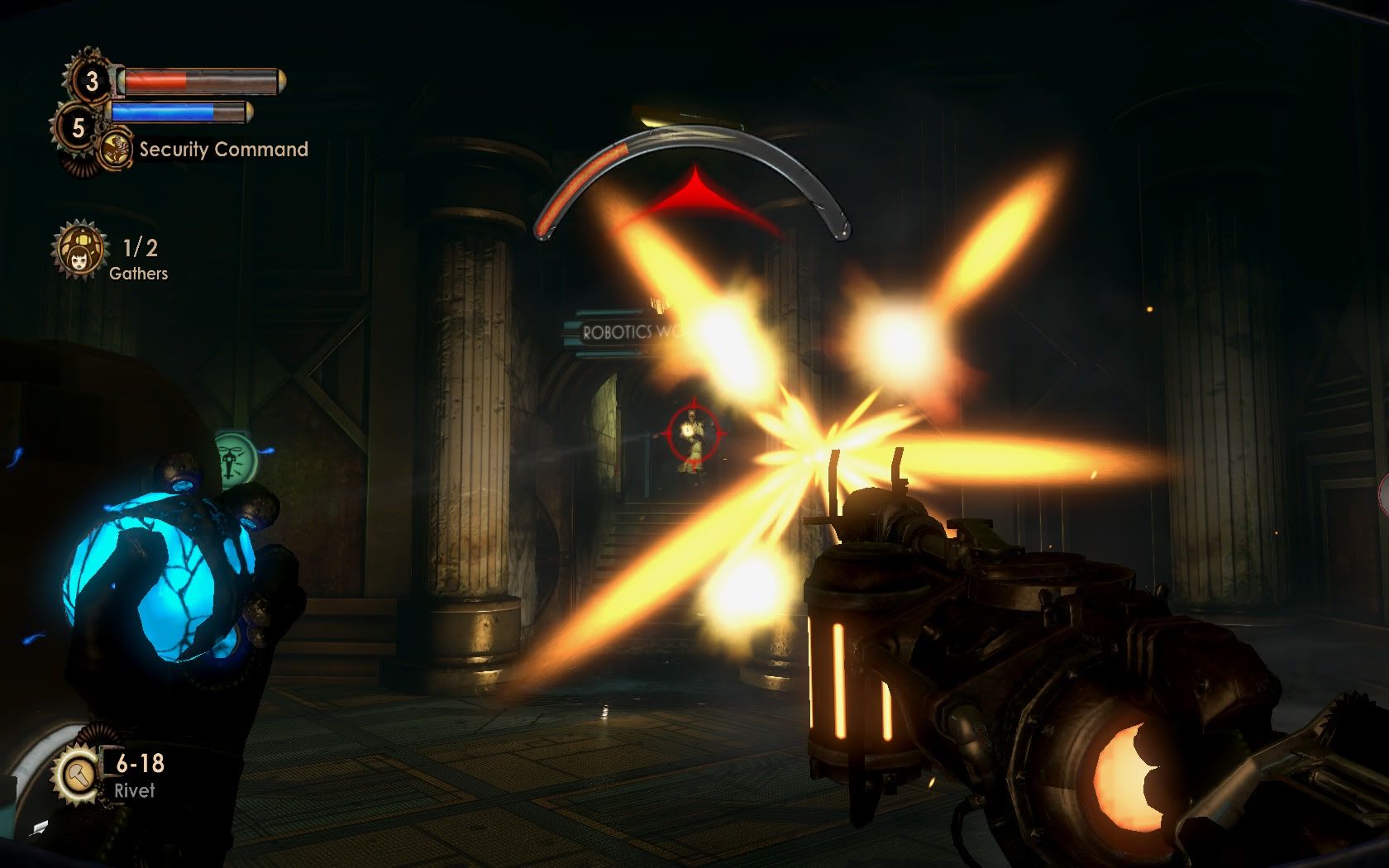Click the EVE hypo gear showing 5

78,127
